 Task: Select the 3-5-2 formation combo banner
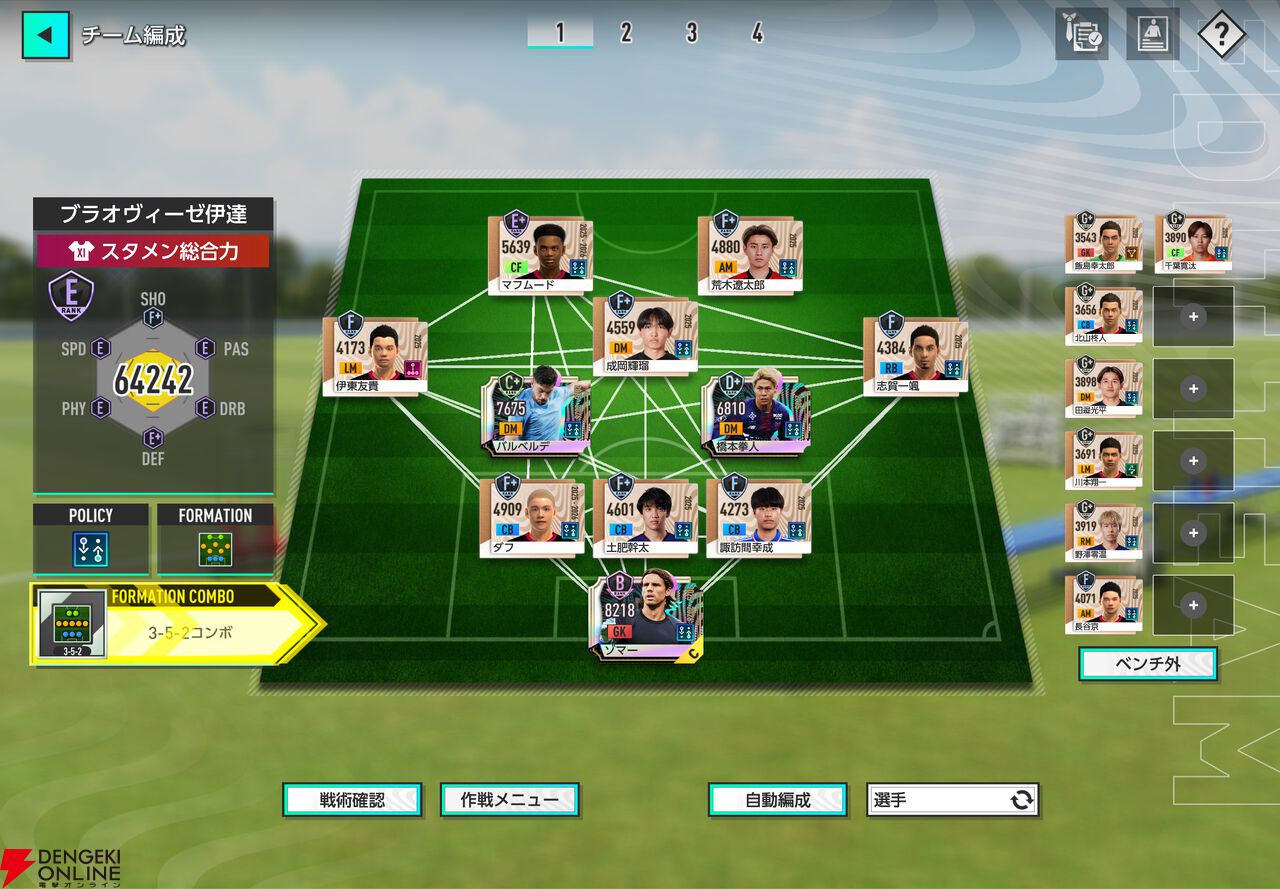pyautogui.click(x=175, y=624)
